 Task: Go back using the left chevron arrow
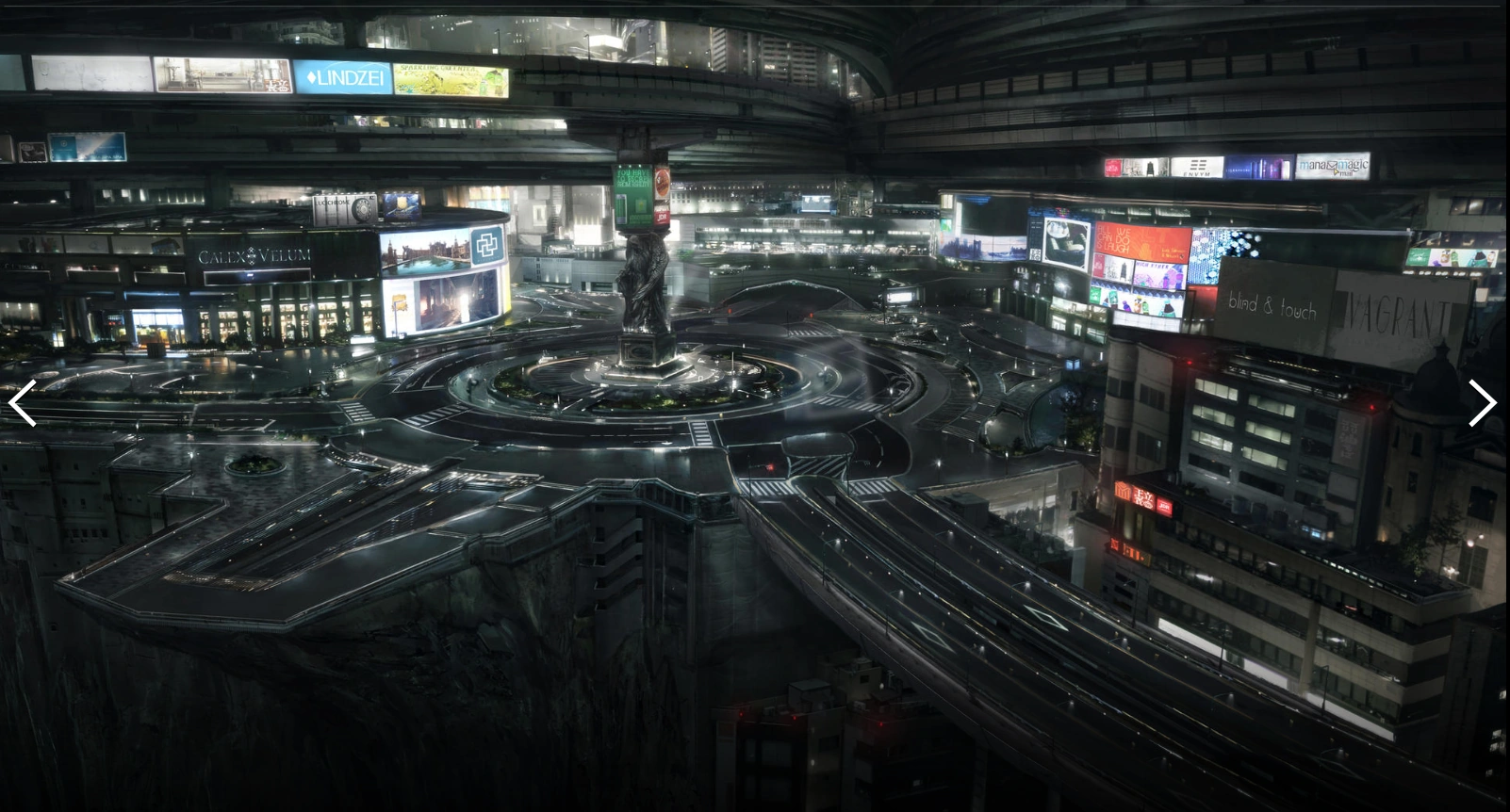[x=22, y=403]
